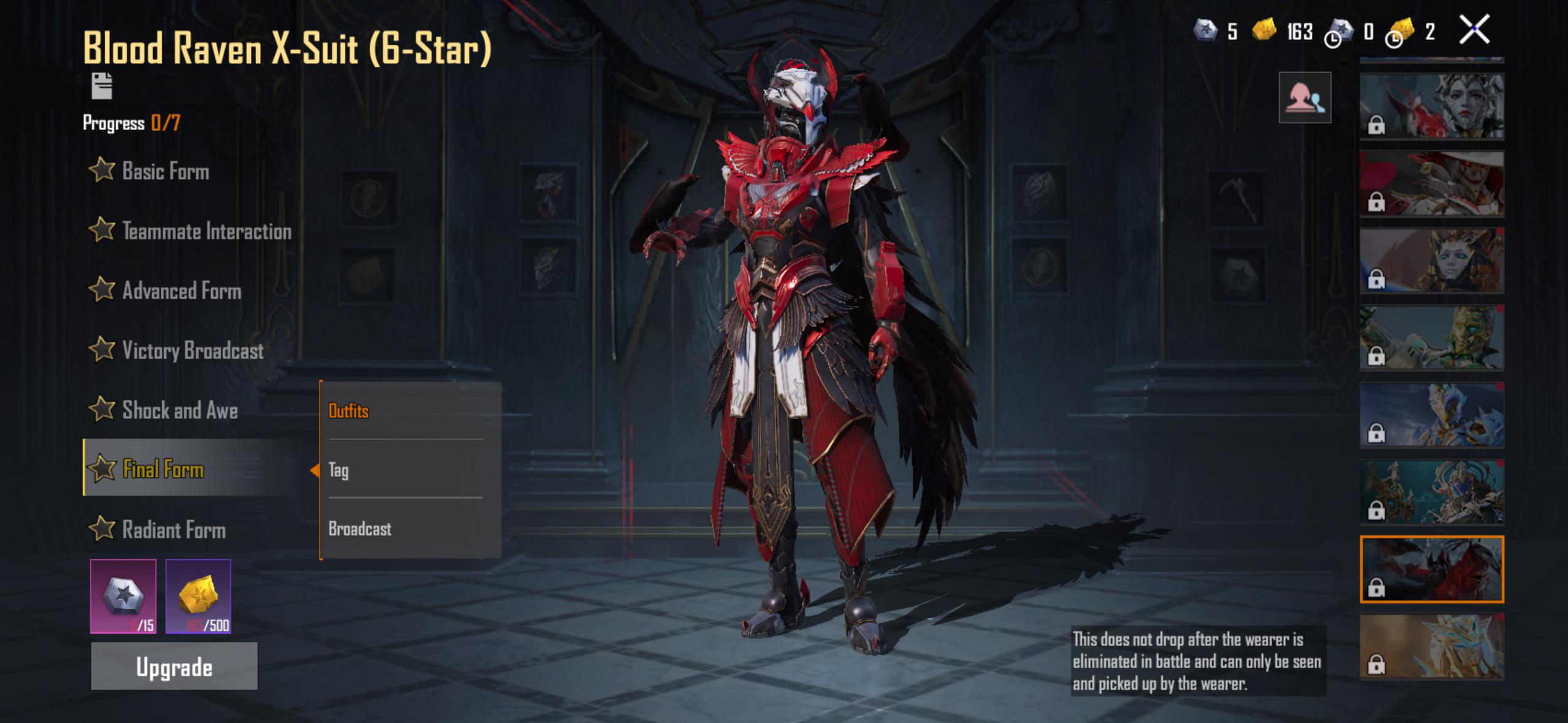The height and width of the screenshot is (723, 1568).
Task: Toggle the pink character preview icon
Action: coord(1305,98)
